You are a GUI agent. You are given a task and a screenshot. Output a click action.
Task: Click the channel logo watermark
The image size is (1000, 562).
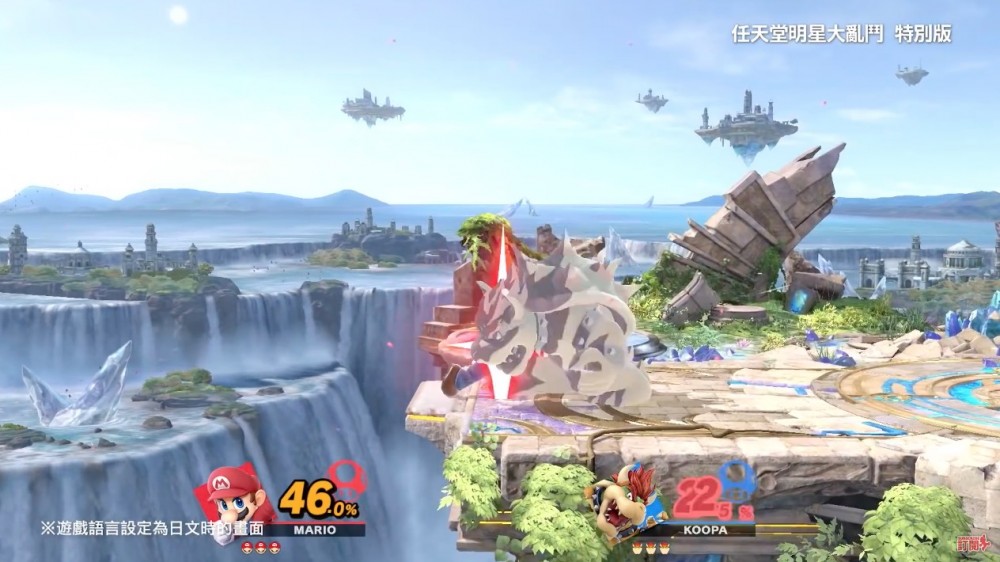point(969,544)
